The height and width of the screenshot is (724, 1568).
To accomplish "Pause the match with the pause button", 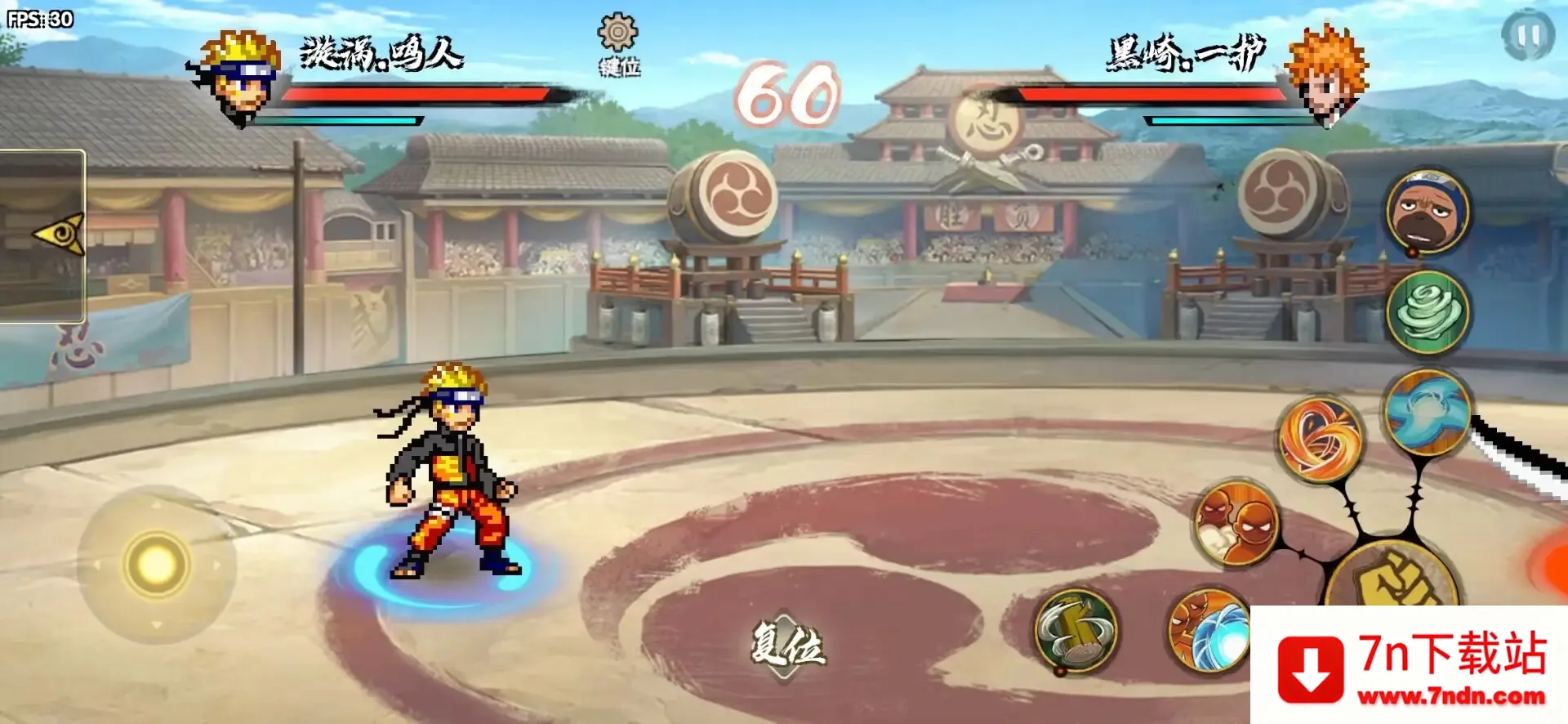I will [1527, 35].
